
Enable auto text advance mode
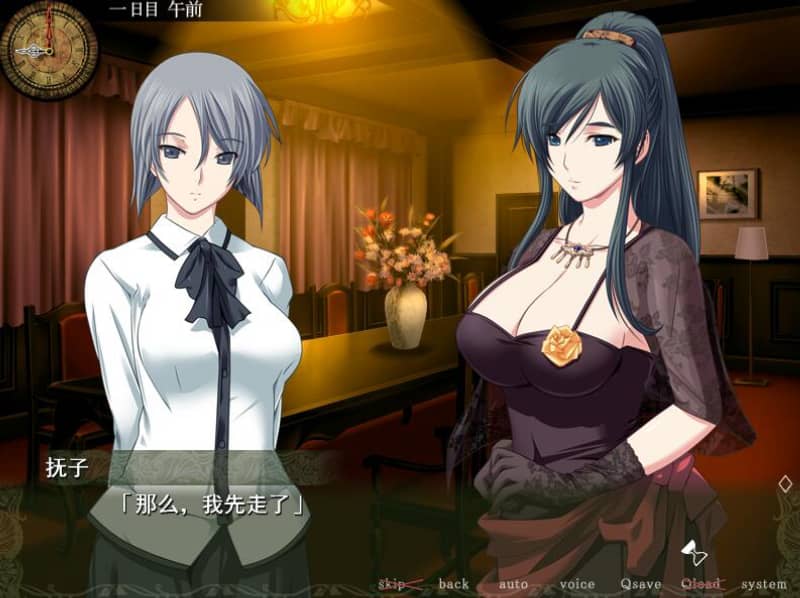[x=514, y=584]
